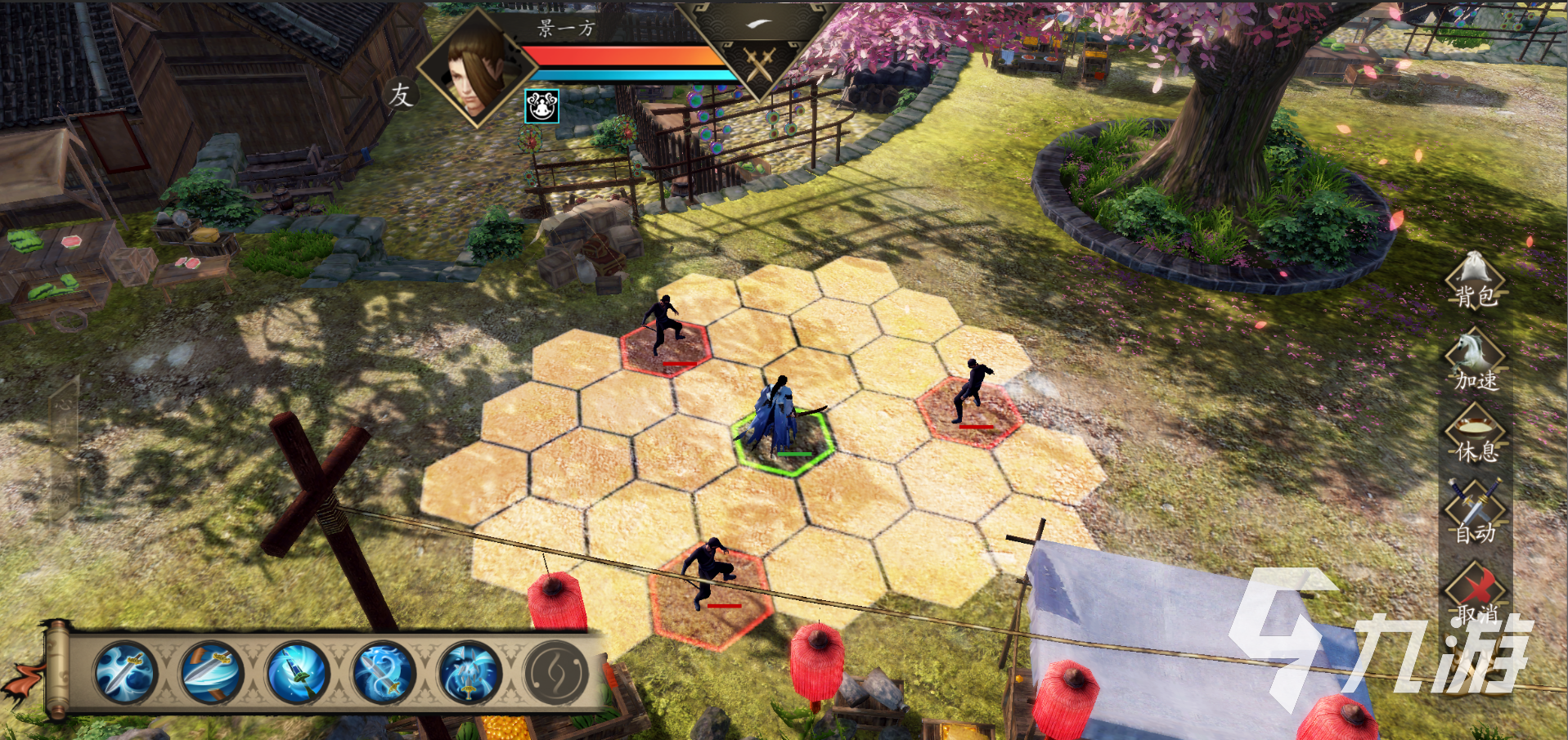The width and height of the screenshot is (1568, 740).
Task: Click the grey swirl skill slot
Action: 555,673
